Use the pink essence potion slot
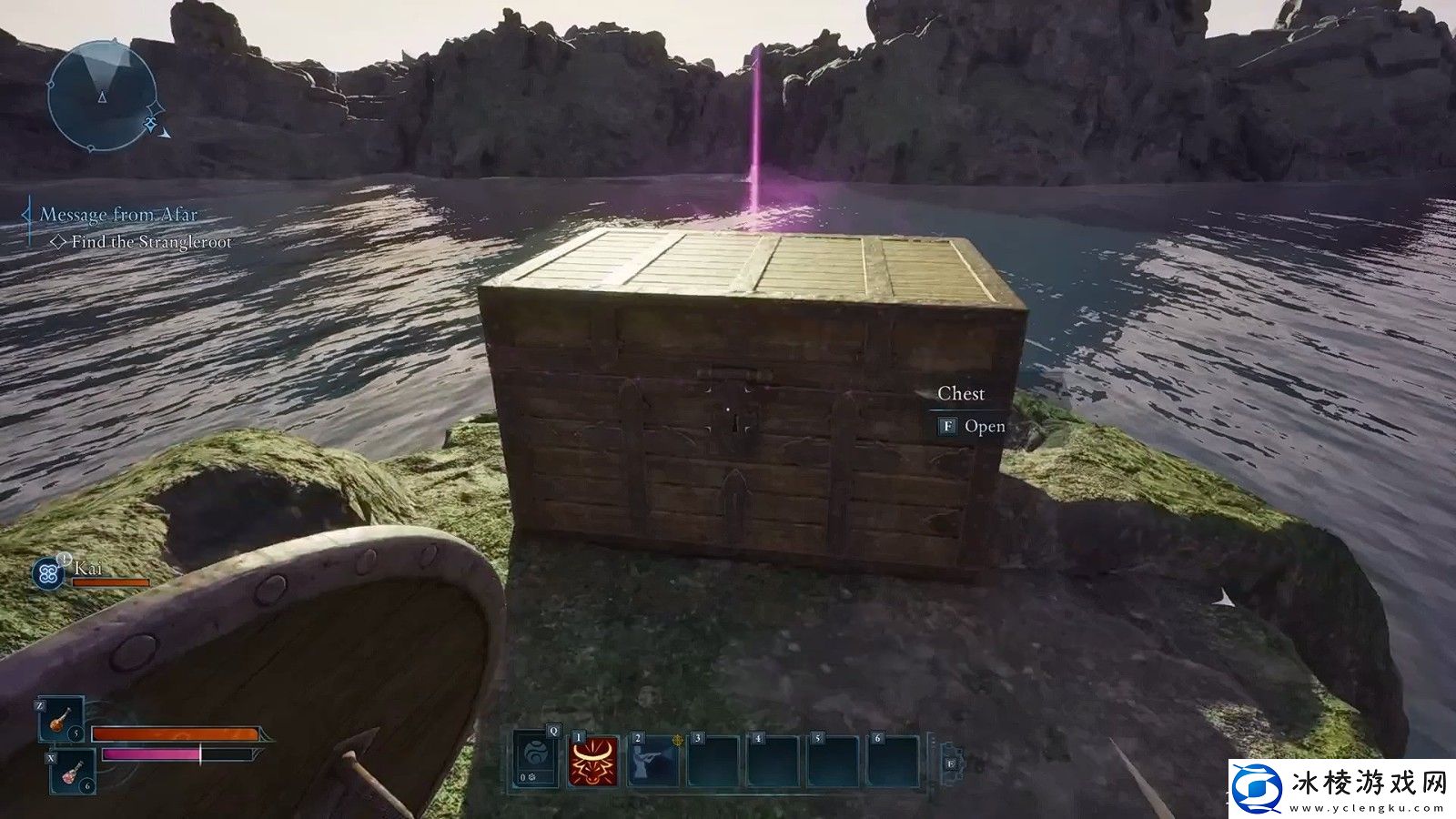Viewport: 1456px width, 819px height. (71, 773)
